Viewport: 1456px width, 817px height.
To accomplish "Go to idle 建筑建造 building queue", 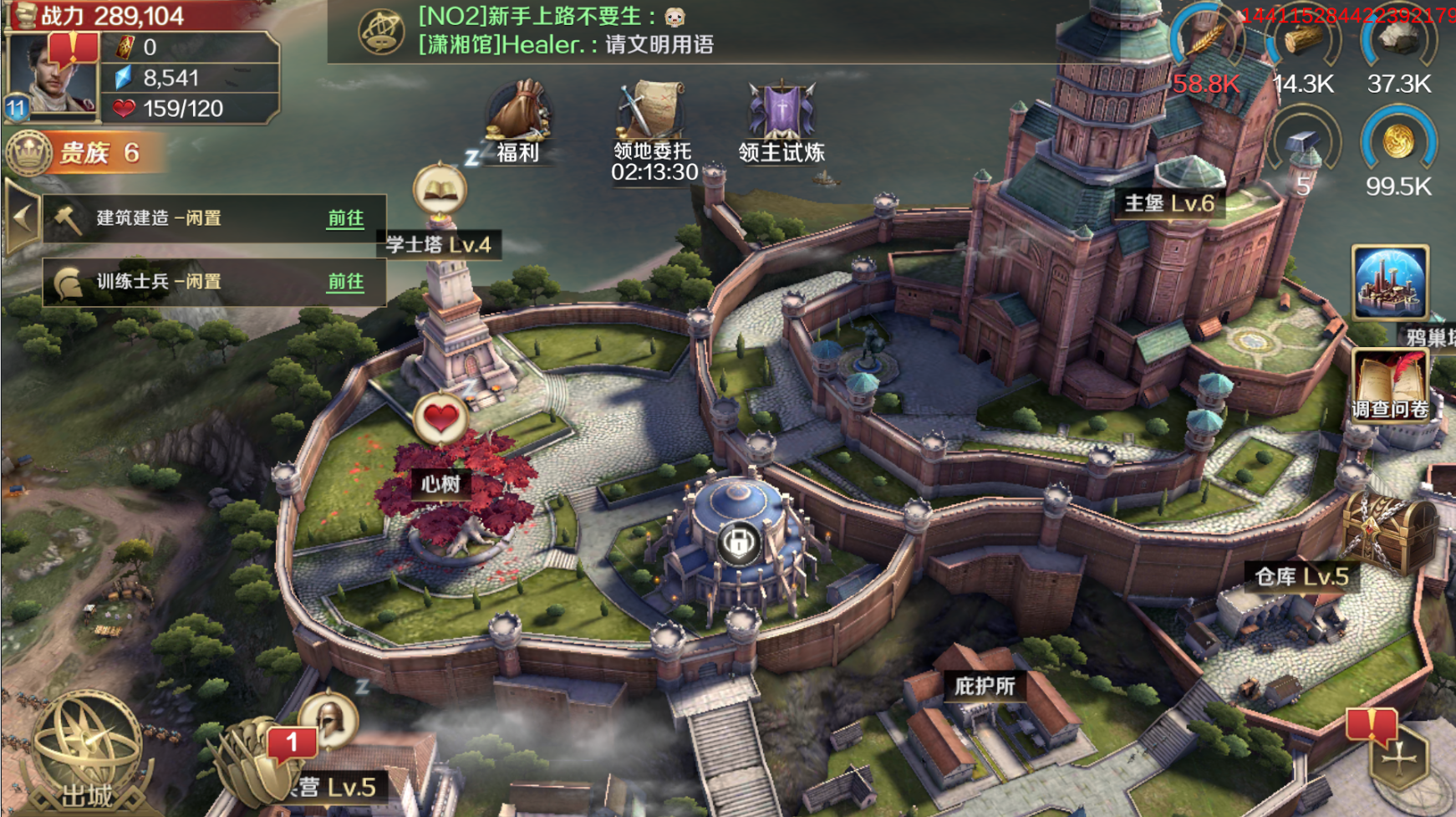I will (344, 219).
